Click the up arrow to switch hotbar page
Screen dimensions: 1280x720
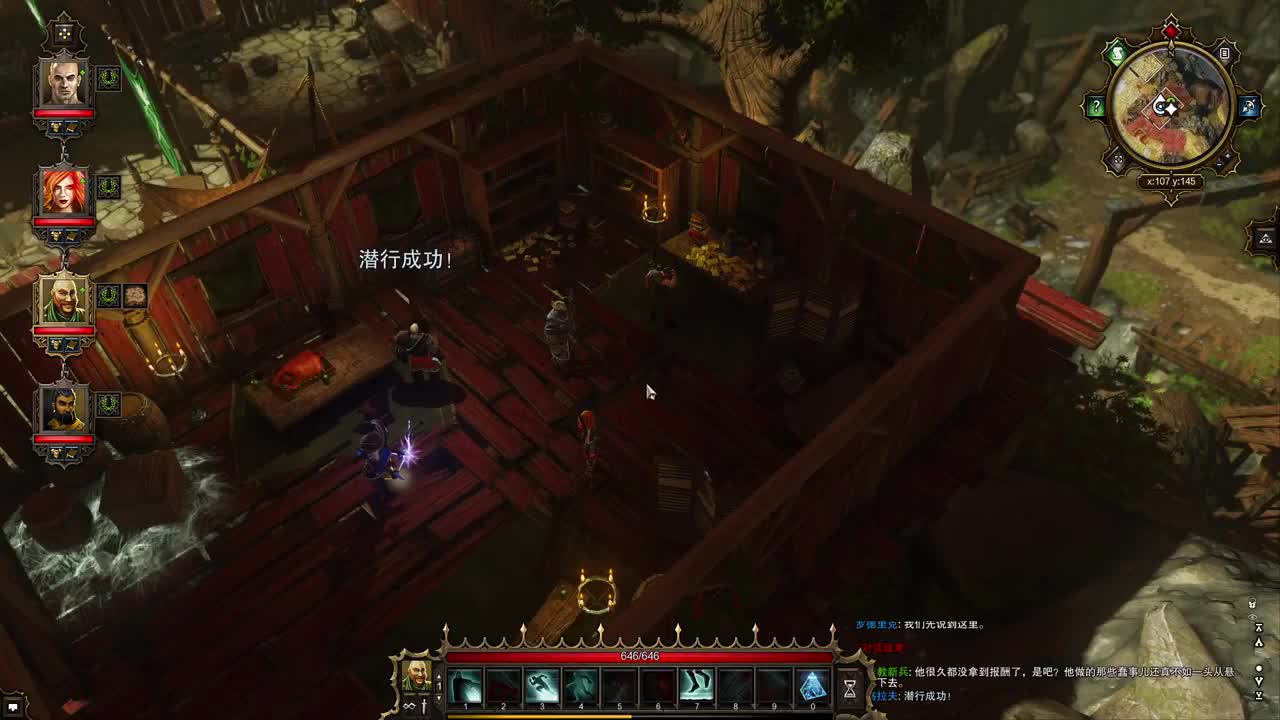coord(439,676)
